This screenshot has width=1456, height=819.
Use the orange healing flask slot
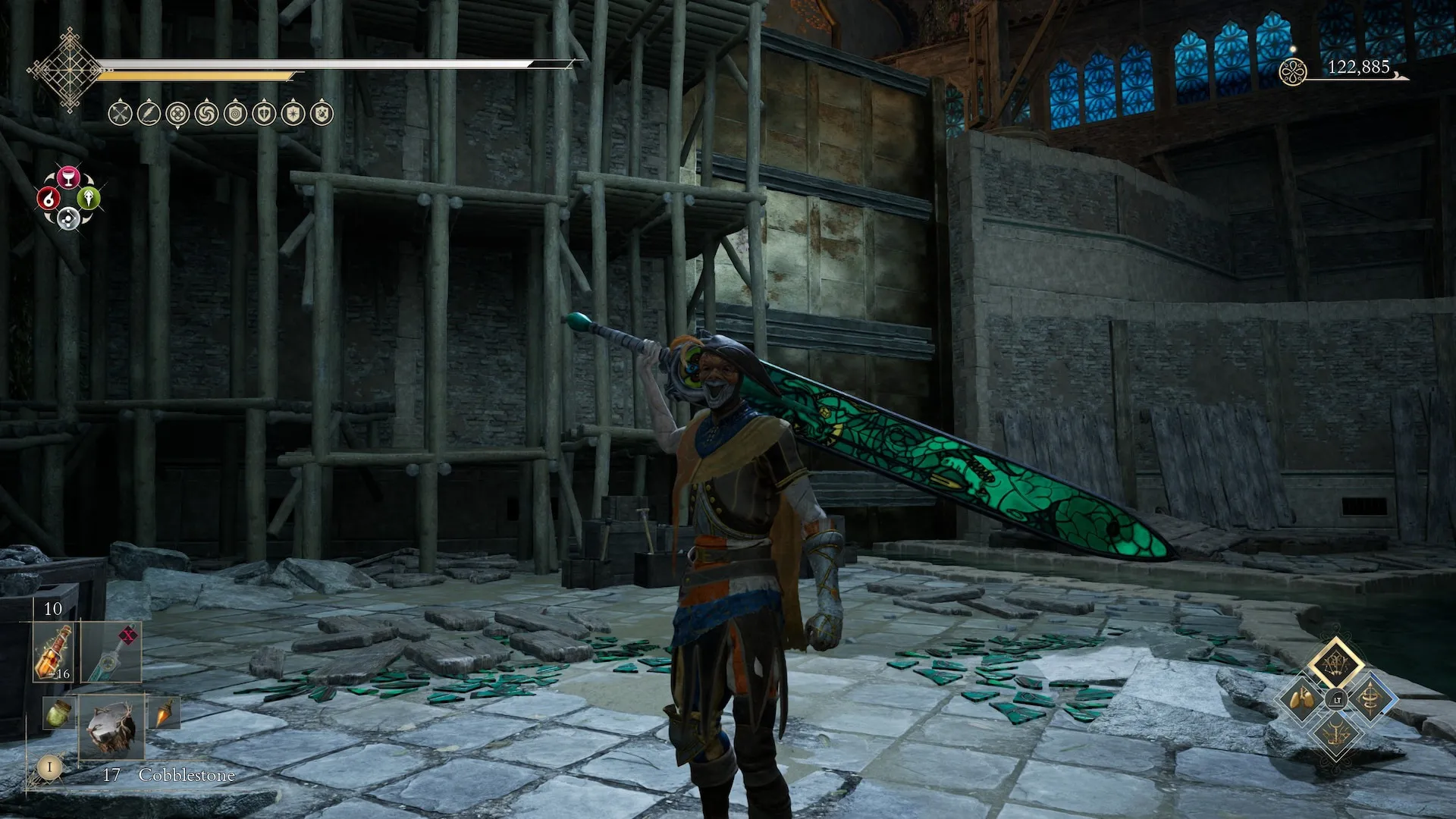[54, 652]
